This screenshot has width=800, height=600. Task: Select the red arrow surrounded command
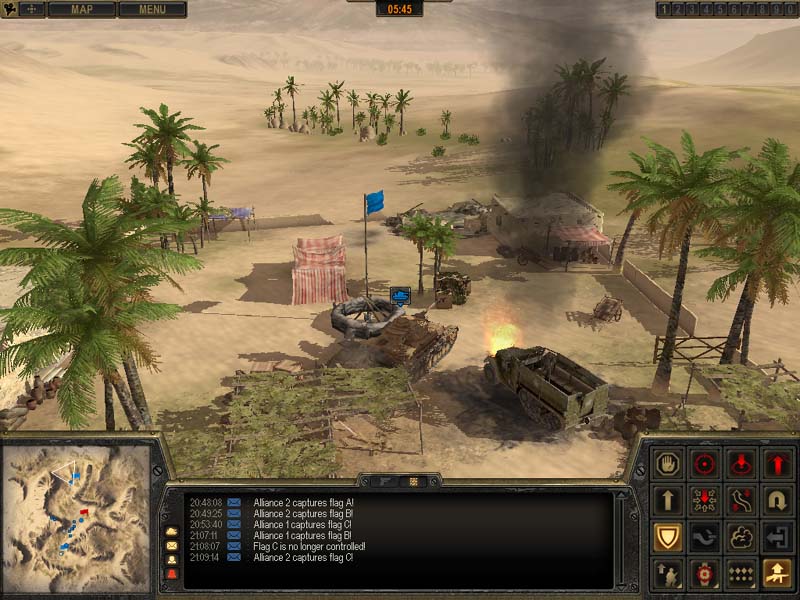(705, 500)
